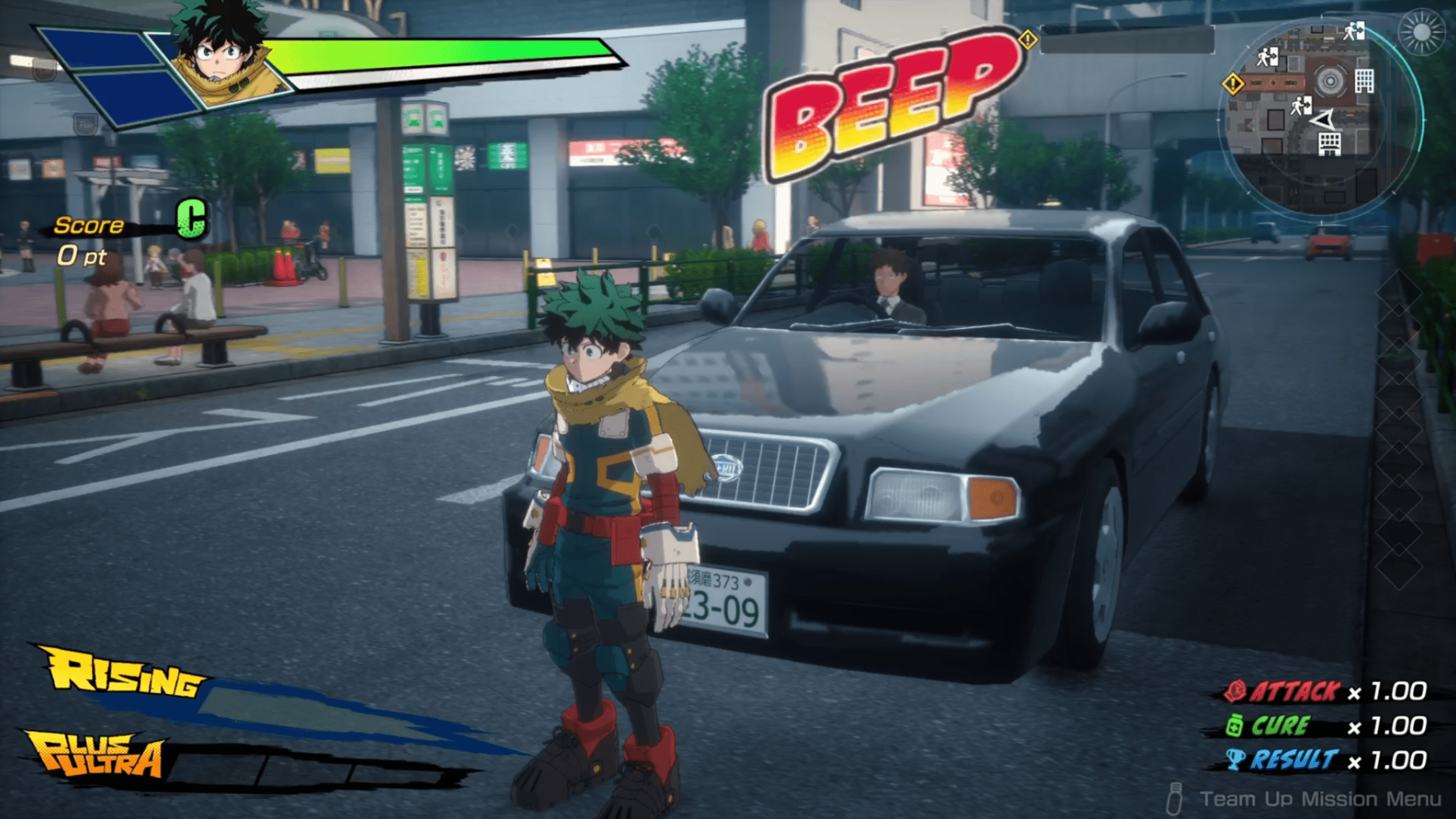
Task: Select the yellow exclamation marker on the minimap
Action: pyautogui.click(x=1232, y=84)
